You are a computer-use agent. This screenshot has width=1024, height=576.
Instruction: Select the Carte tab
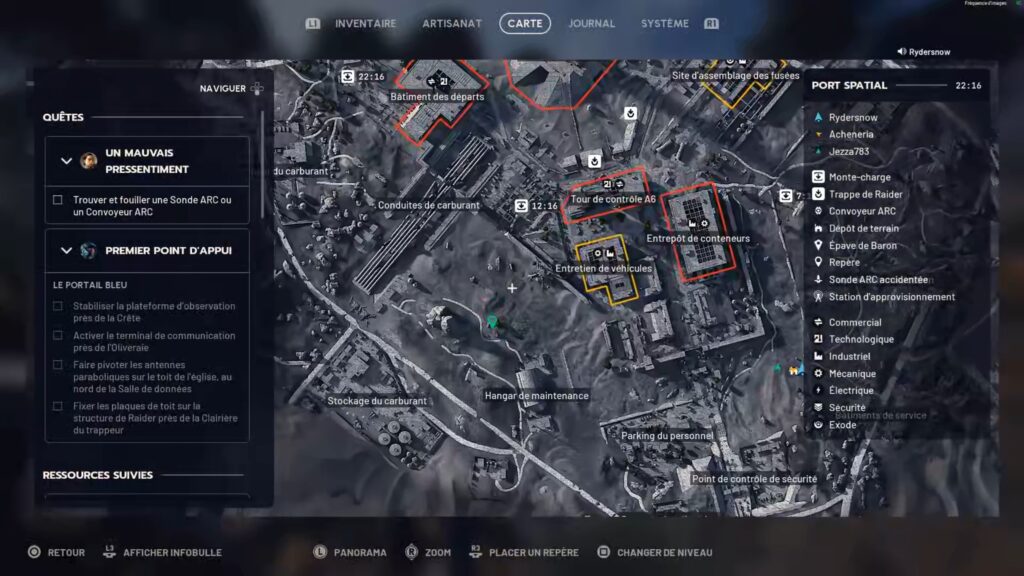(525, 23)
